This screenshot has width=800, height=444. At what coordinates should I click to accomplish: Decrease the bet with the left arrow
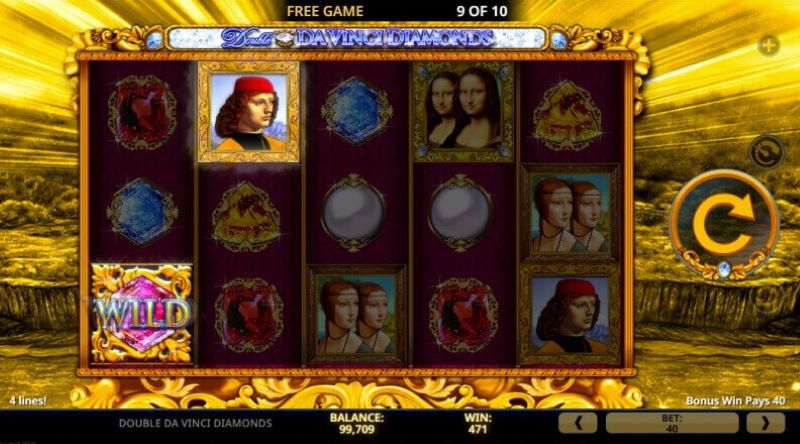tap(578, 423)
